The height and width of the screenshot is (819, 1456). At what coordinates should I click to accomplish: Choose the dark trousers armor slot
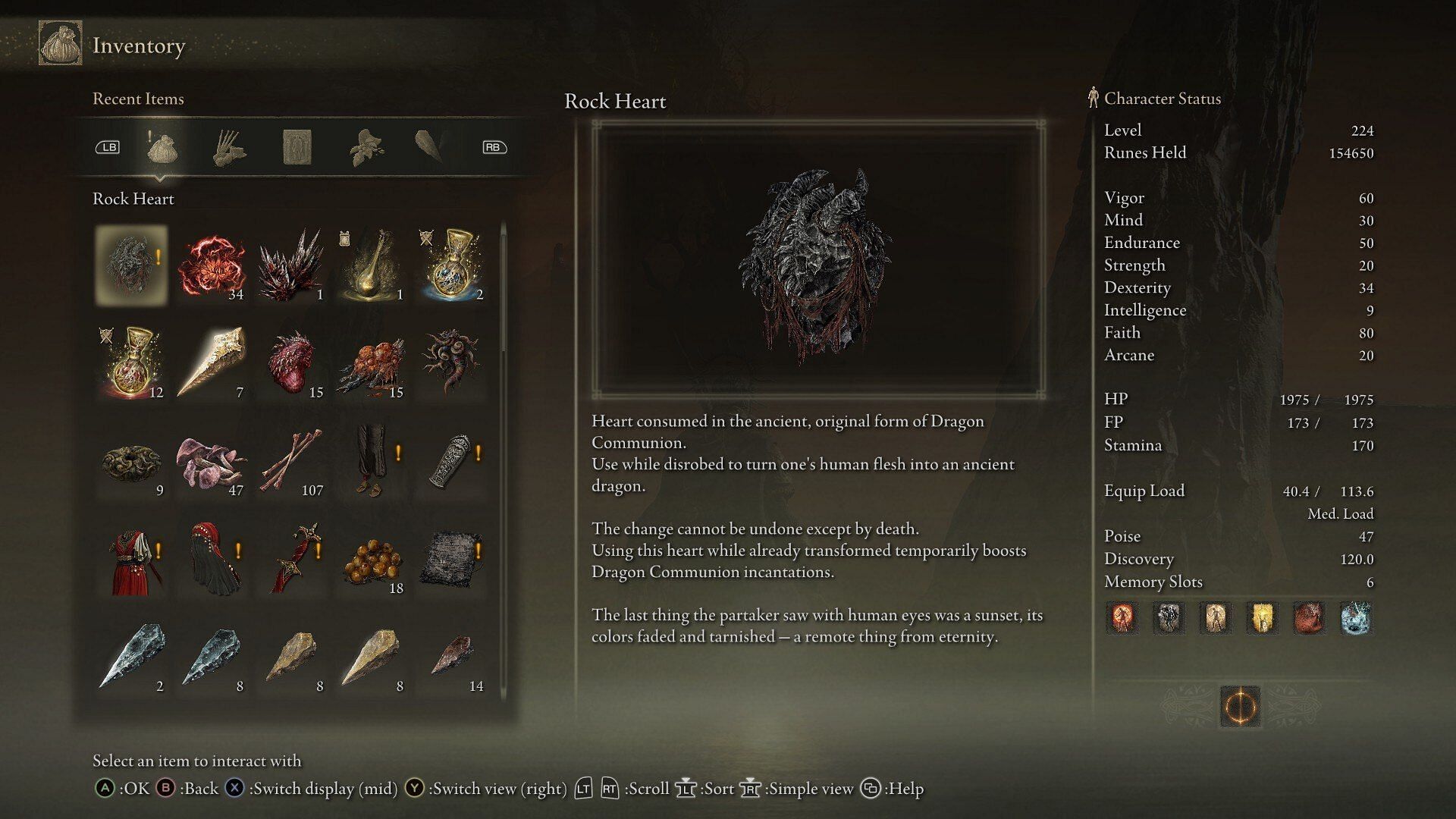tap(372, 461)
